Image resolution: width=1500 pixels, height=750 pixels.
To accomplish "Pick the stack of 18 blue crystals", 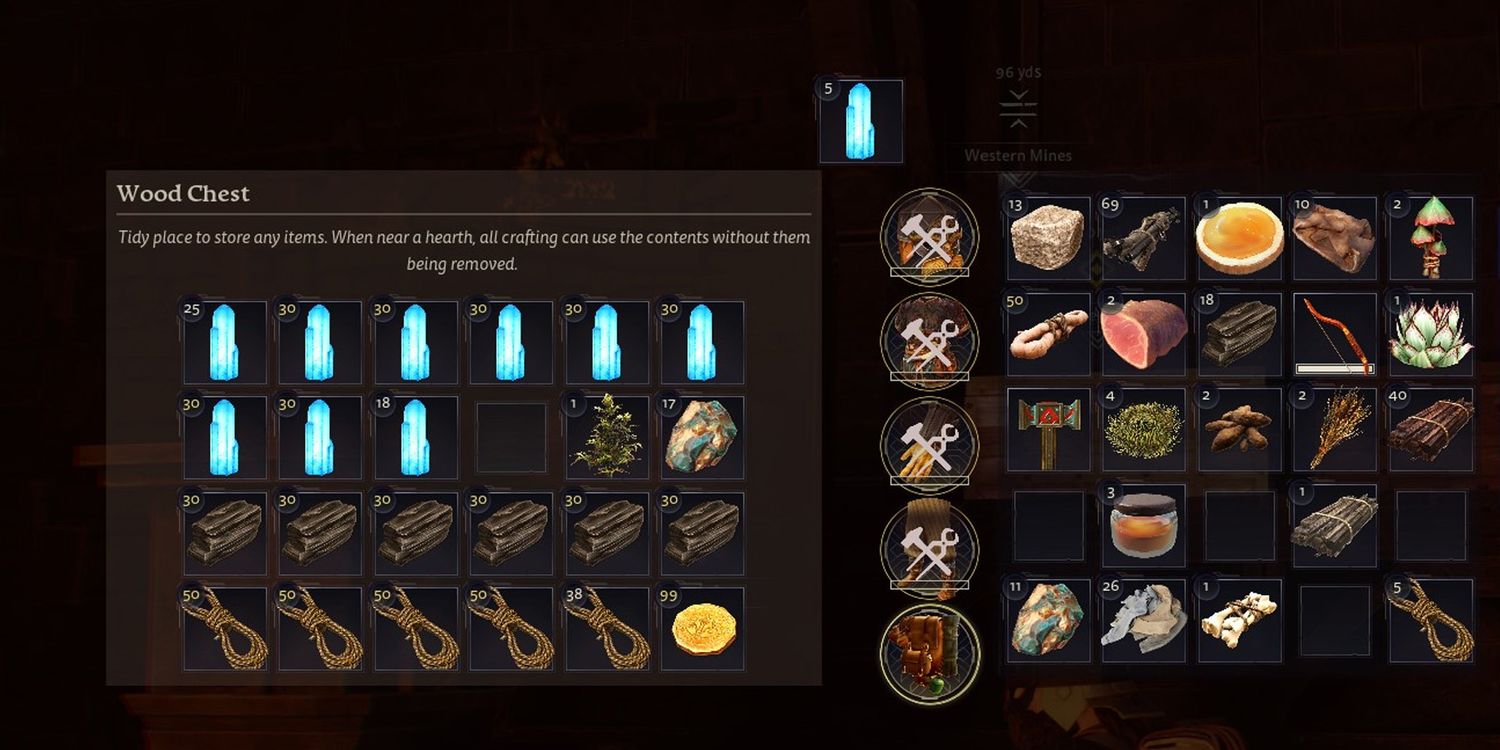I will [415, 438].
